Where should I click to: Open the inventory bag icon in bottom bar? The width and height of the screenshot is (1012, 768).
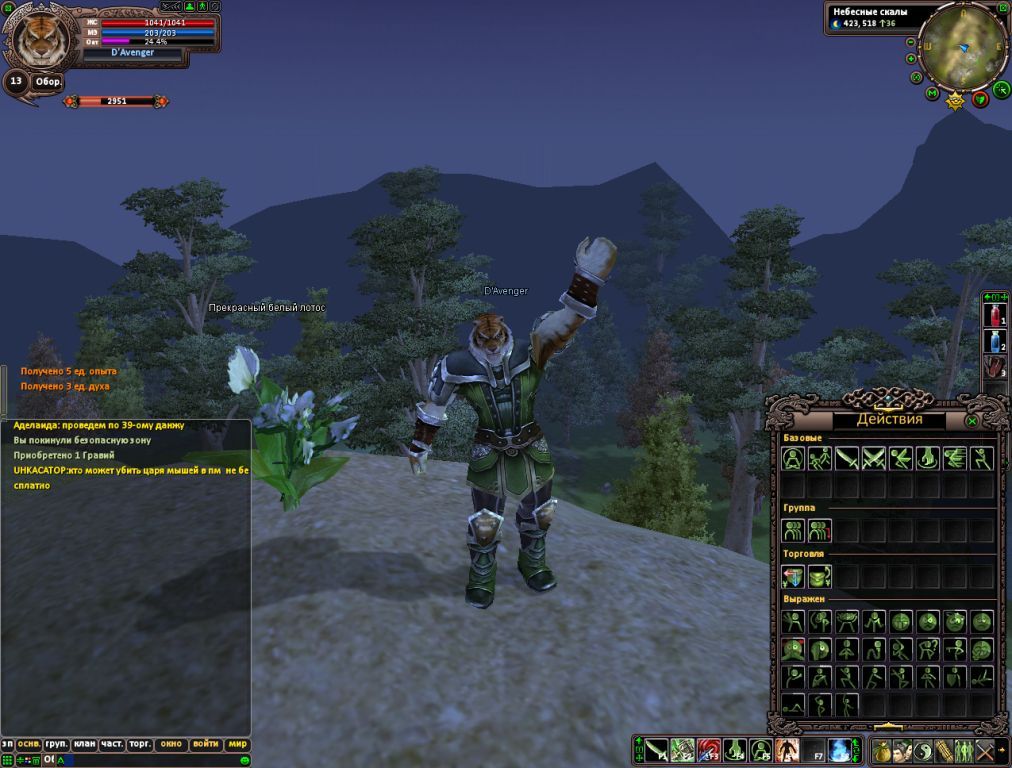[x=882, y=750]
